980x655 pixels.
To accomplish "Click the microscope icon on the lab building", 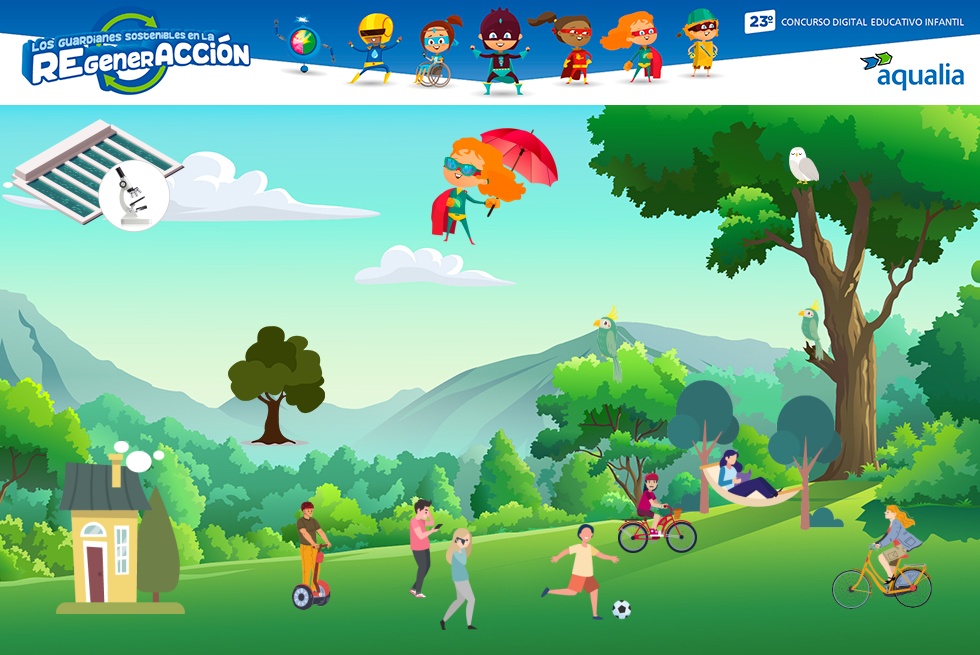I will [x=133, y=195].
